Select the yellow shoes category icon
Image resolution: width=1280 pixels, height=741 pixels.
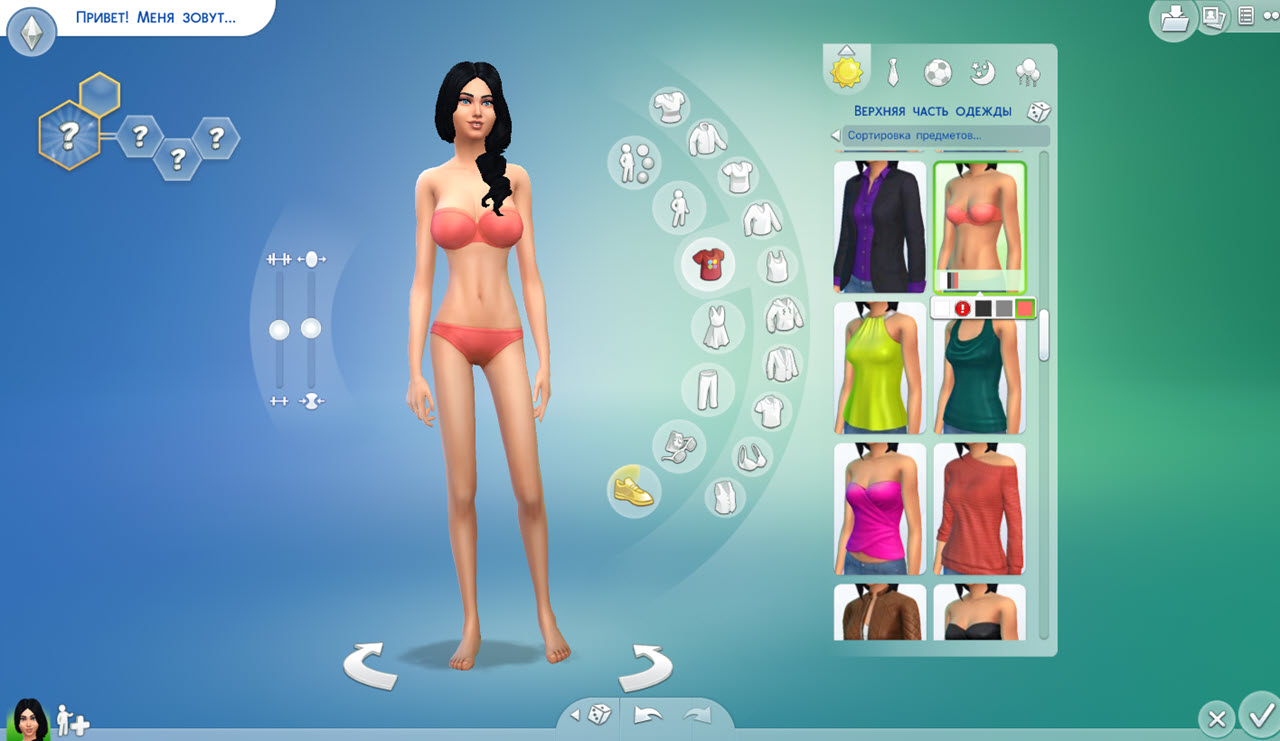pyautogui.click(x=634, y=493)
